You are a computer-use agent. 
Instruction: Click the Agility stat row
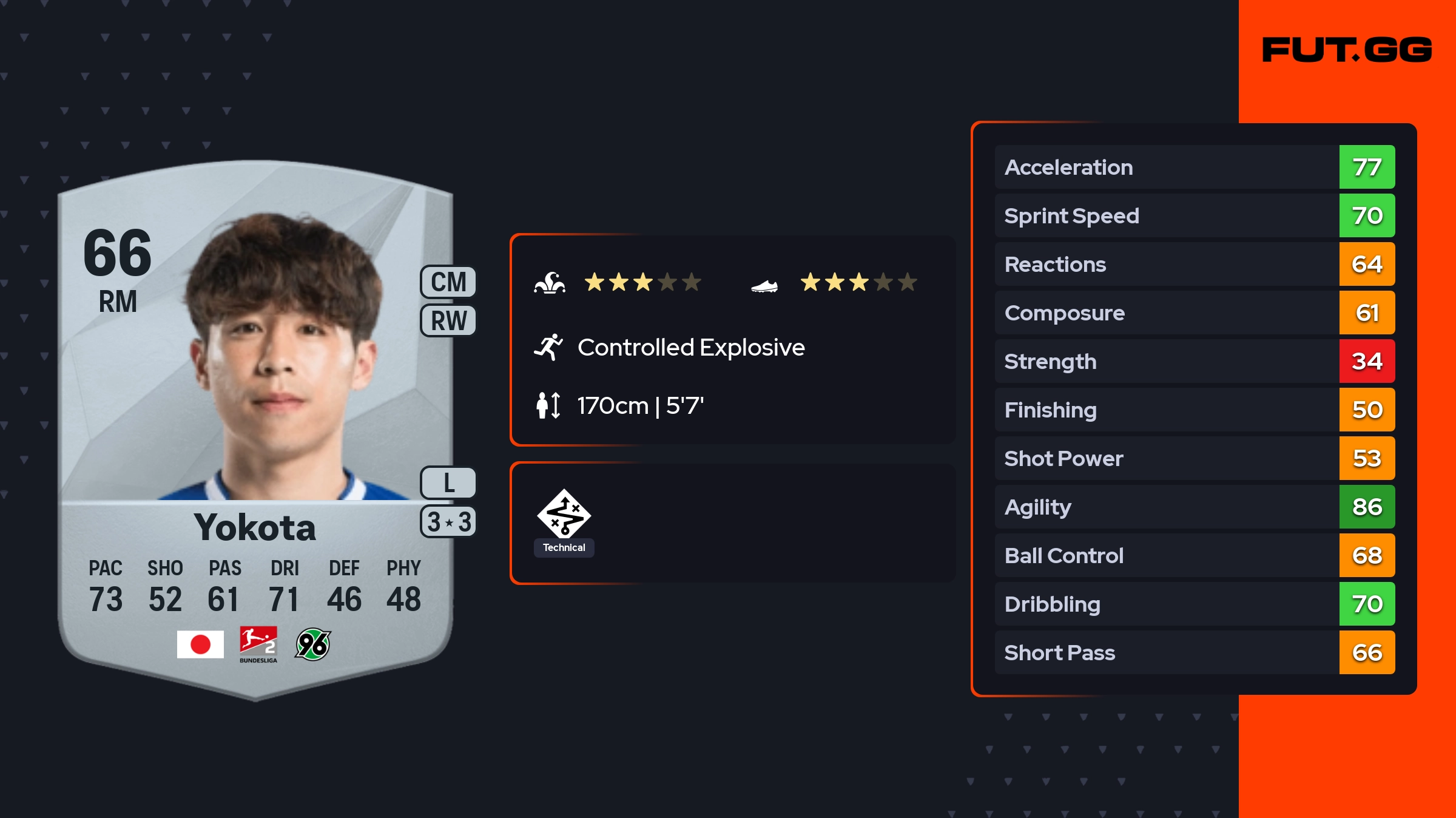coord(1194,507)
